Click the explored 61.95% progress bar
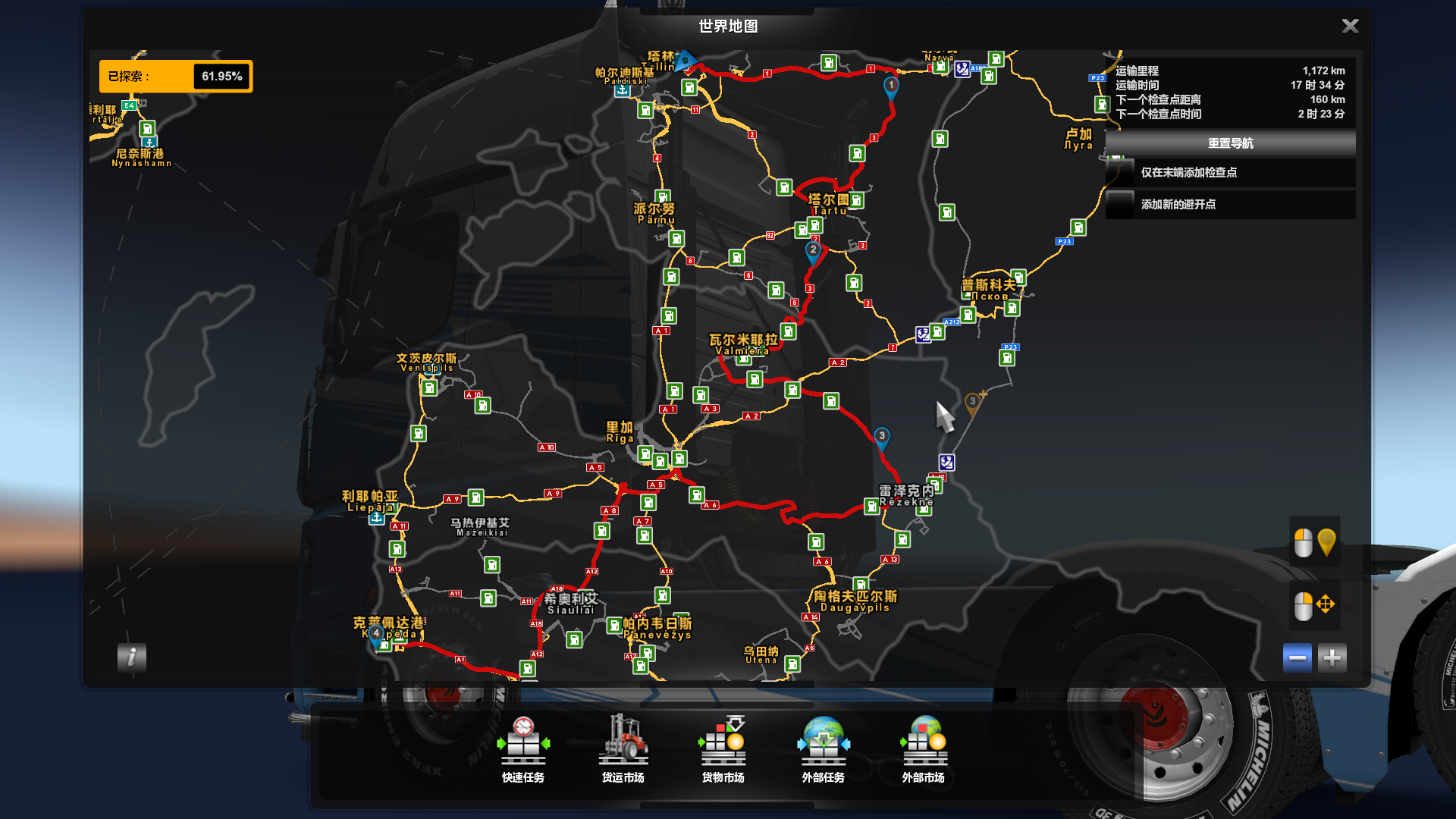Viewport: 1456px width, 819px height. [177, 76]
